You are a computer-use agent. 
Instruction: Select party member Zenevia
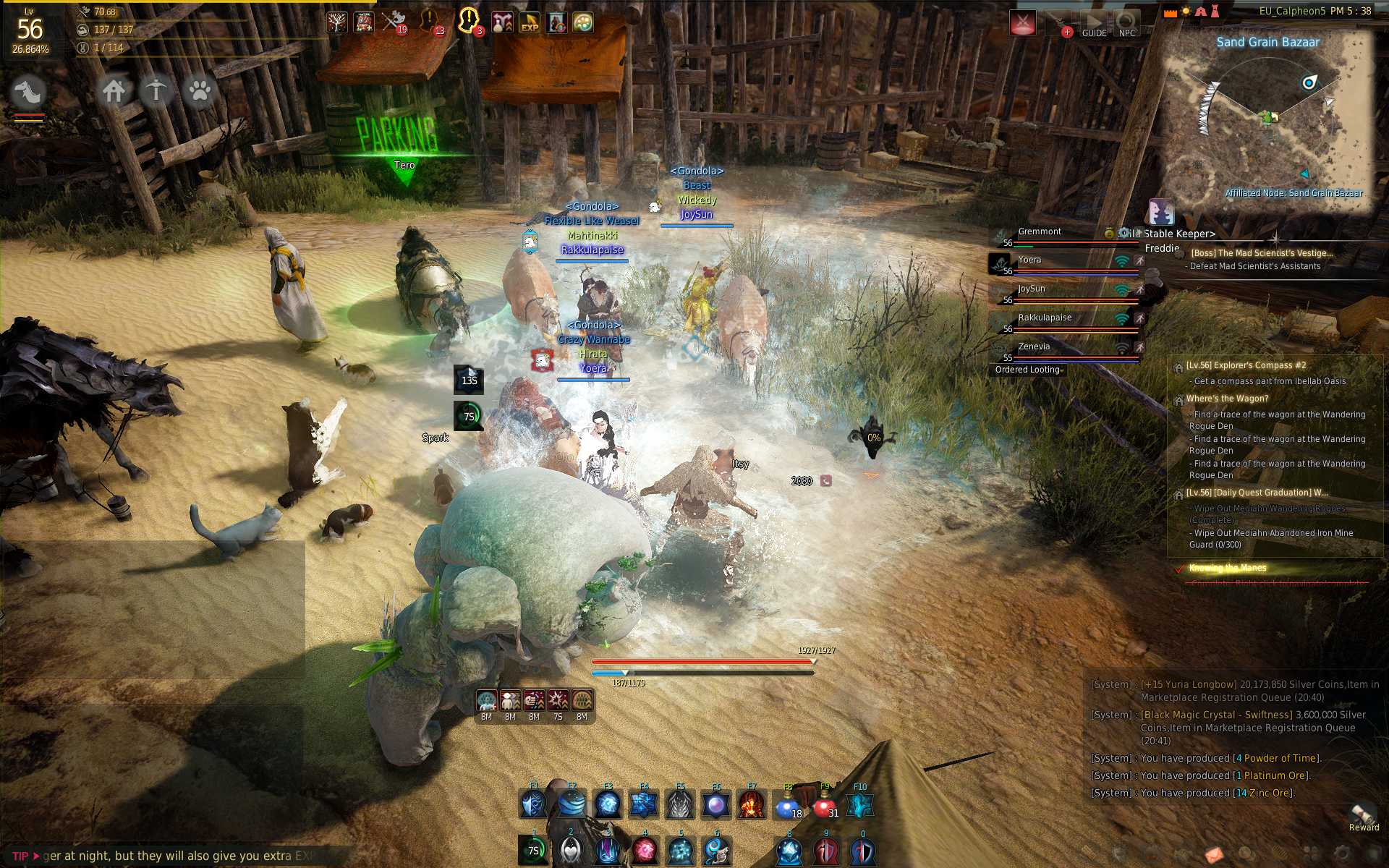pyautogui.click(x=1034, y=347)
